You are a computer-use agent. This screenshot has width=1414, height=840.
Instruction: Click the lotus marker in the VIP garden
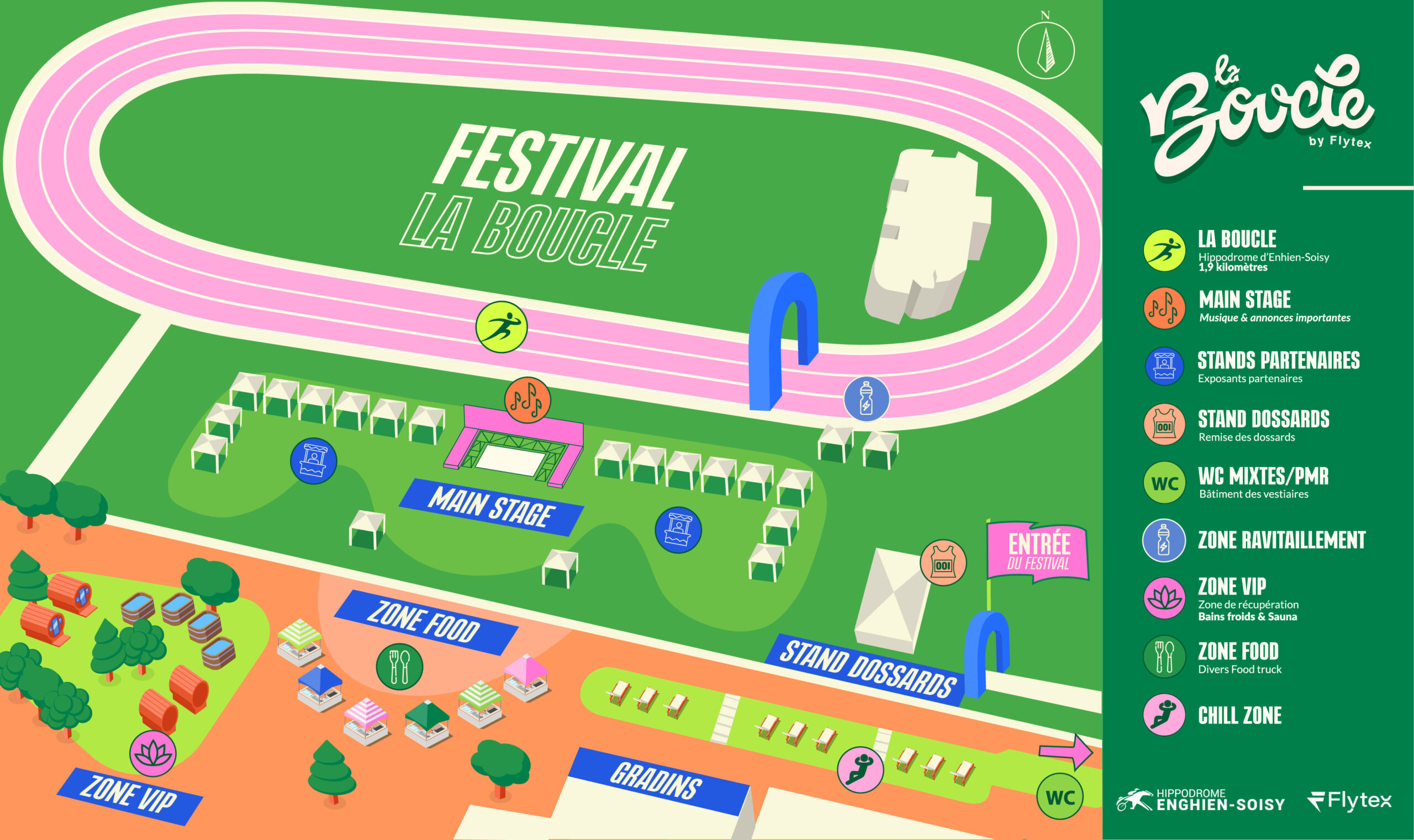pos(153,753)
